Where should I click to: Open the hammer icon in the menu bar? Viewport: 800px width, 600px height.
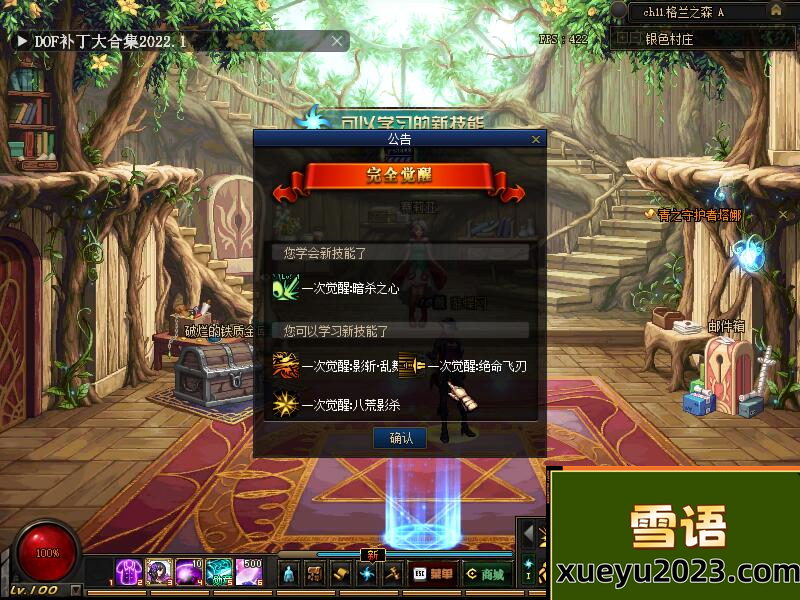393,574
